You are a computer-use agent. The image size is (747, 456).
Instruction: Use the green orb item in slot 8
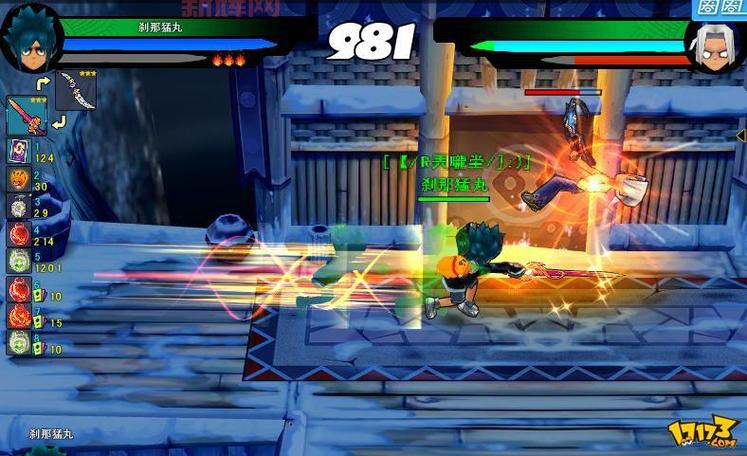click(18, 342)
